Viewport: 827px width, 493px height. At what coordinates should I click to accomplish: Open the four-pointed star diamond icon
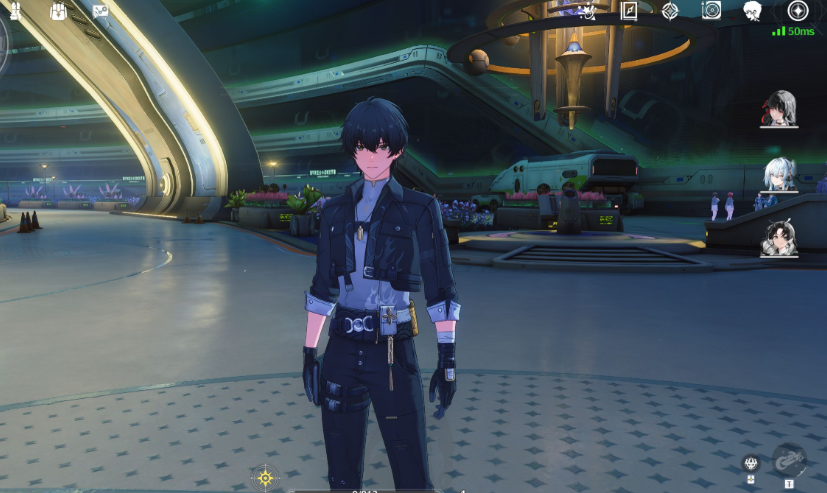pos(670,11)
